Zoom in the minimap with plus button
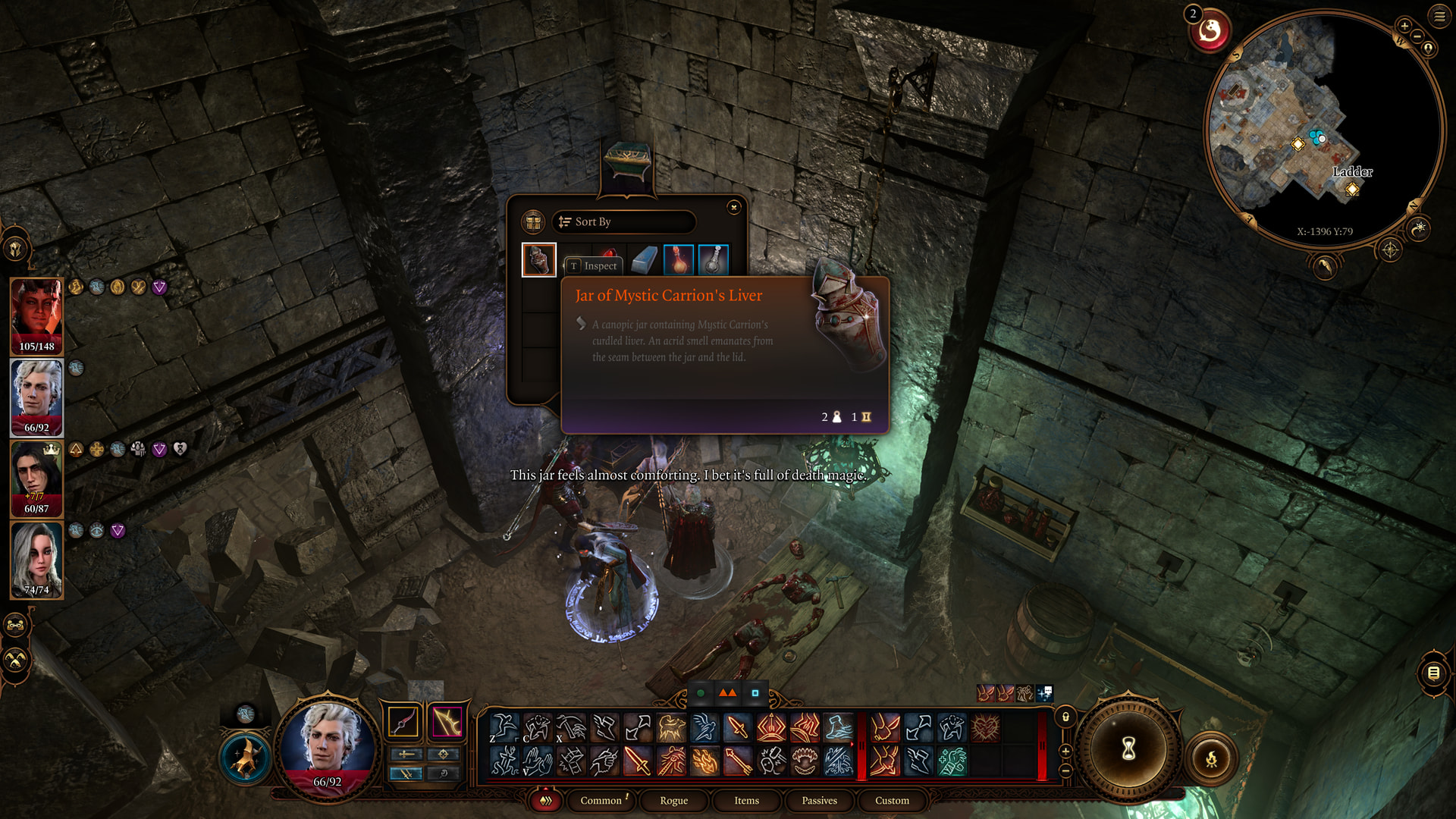The height and width of the screenshot is (819, 1456). pyautogui.click(x=1404, y=26)
